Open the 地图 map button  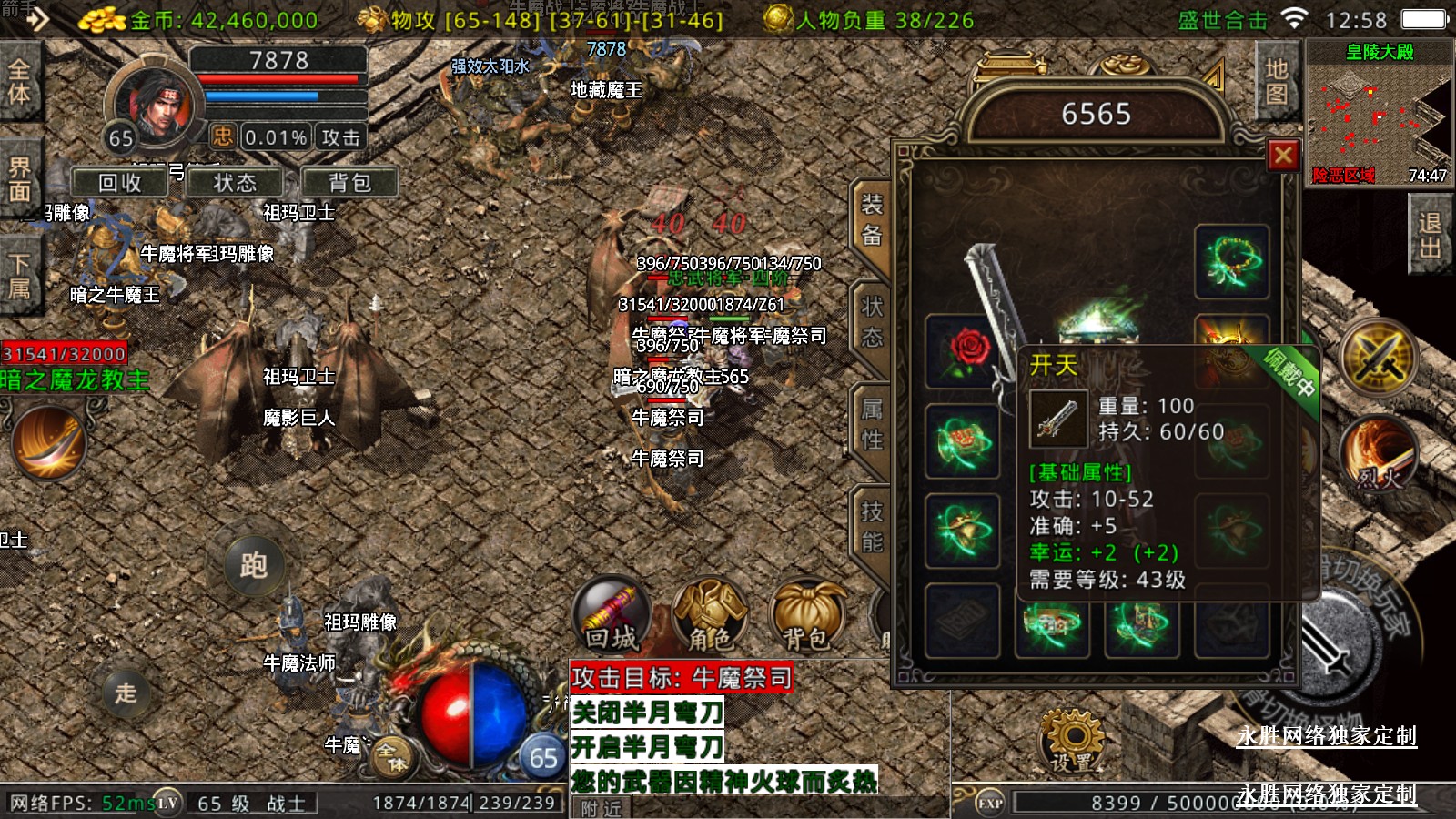1276,82
